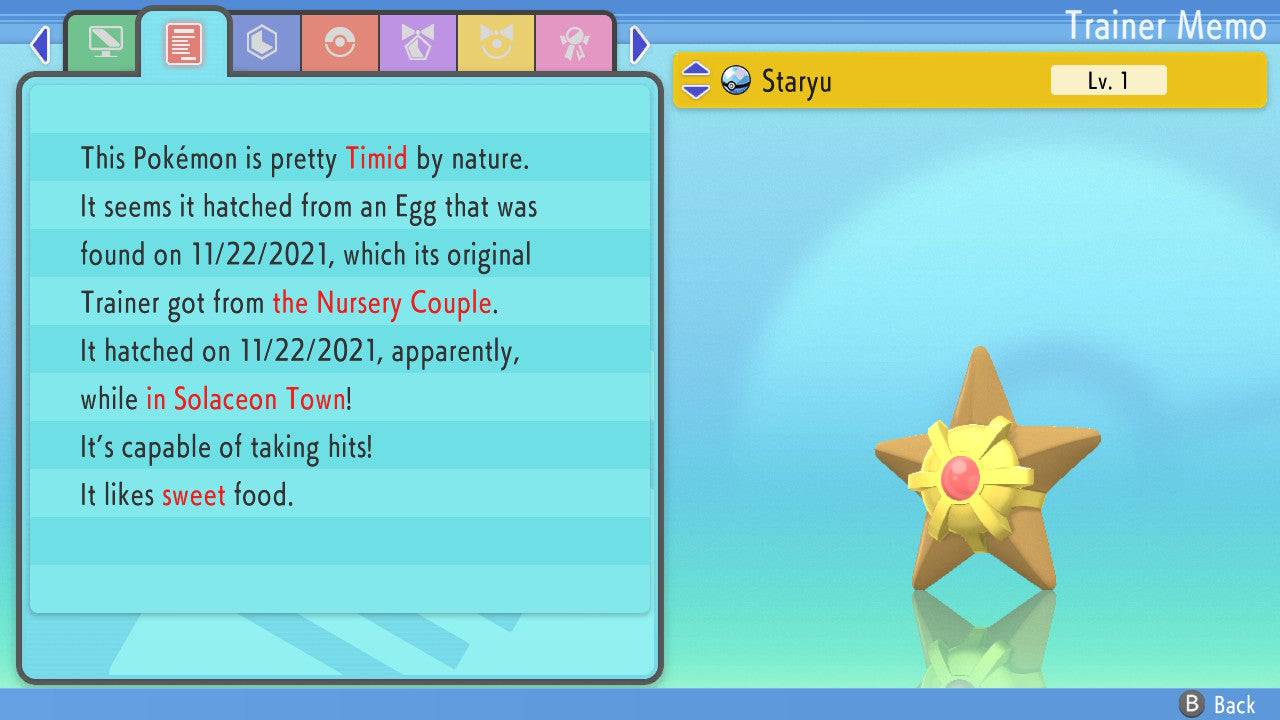Click the right arrow beside the tabs

click(x=640, y=44)
